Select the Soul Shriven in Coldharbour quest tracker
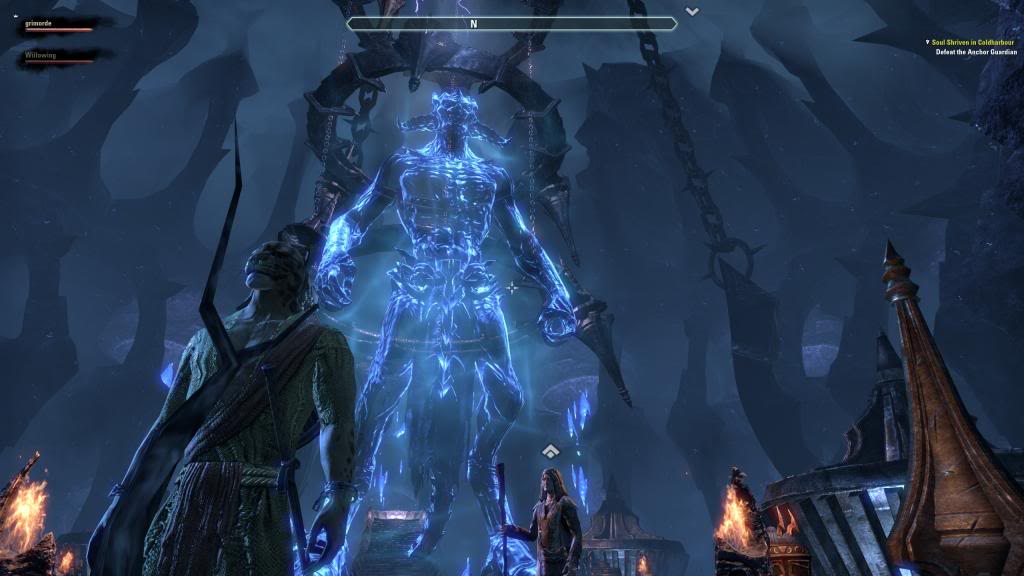 [x=975, y=42]
